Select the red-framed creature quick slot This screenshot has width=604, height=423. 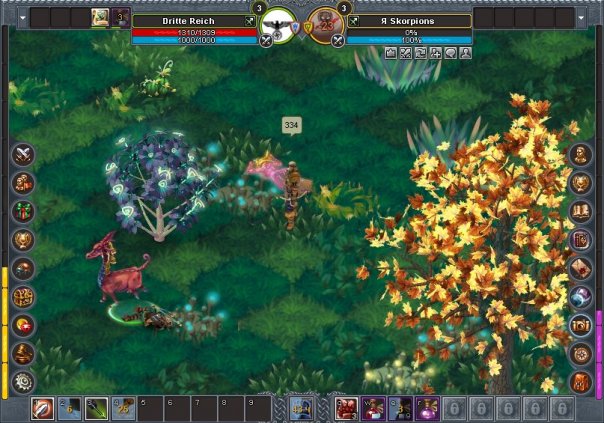coord(346,408)
